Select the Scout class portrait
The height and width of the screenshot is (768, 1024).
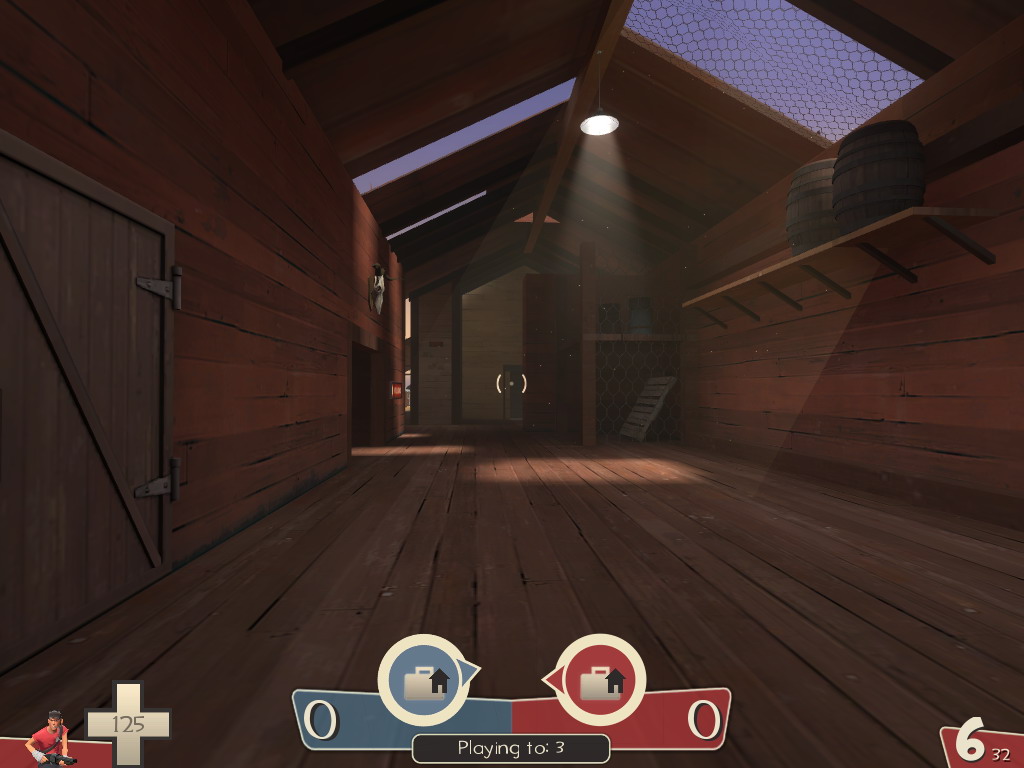point(50,739)
